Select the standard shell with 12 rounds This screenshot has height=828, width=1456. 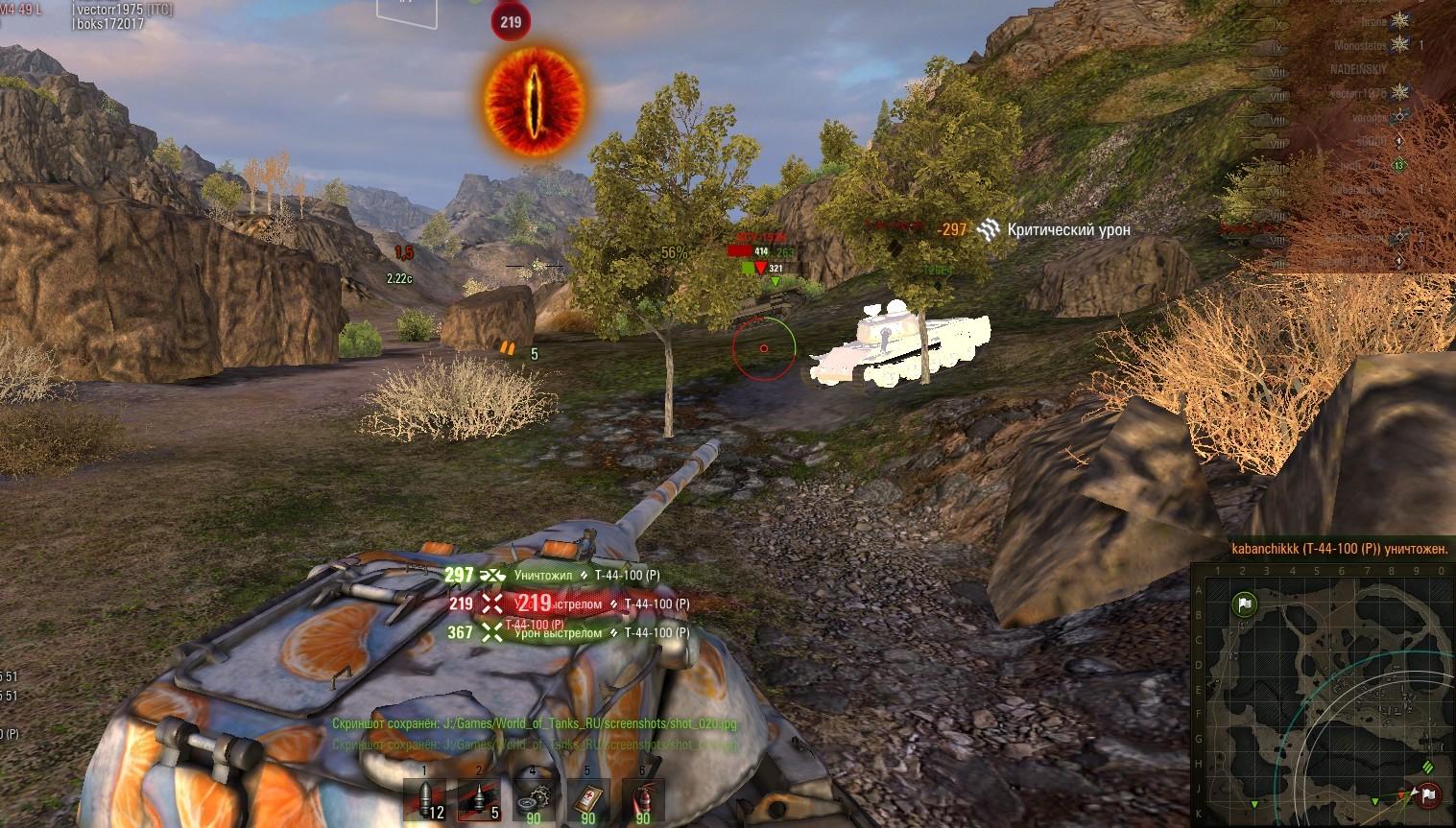click(x=424, y=799)
